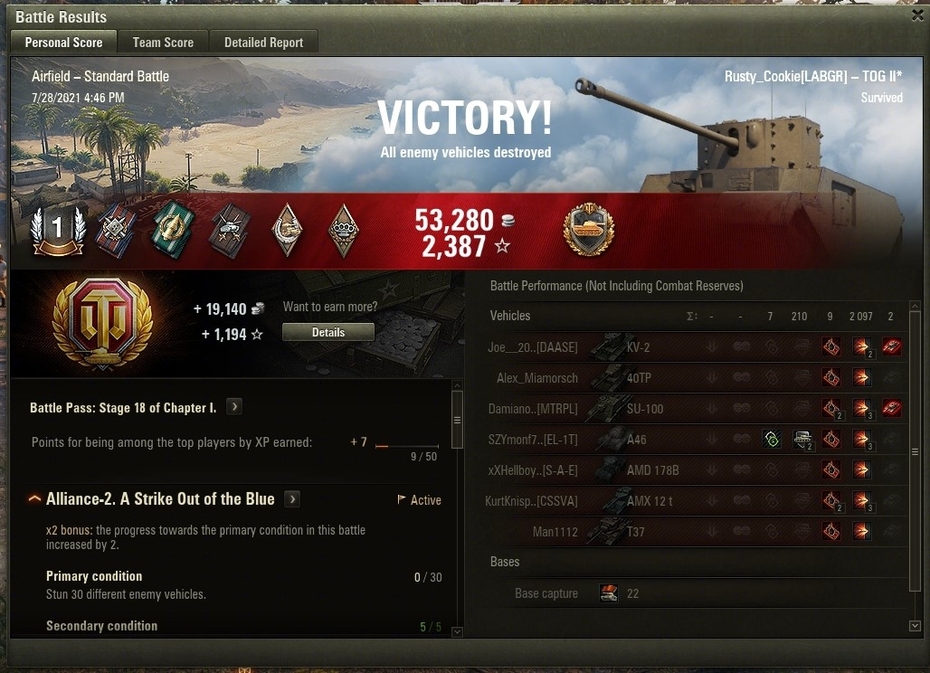Open the Alliance-2 mission arrow button
The image size is (930, 673).
pyautogui.click(x=292, y=499)
